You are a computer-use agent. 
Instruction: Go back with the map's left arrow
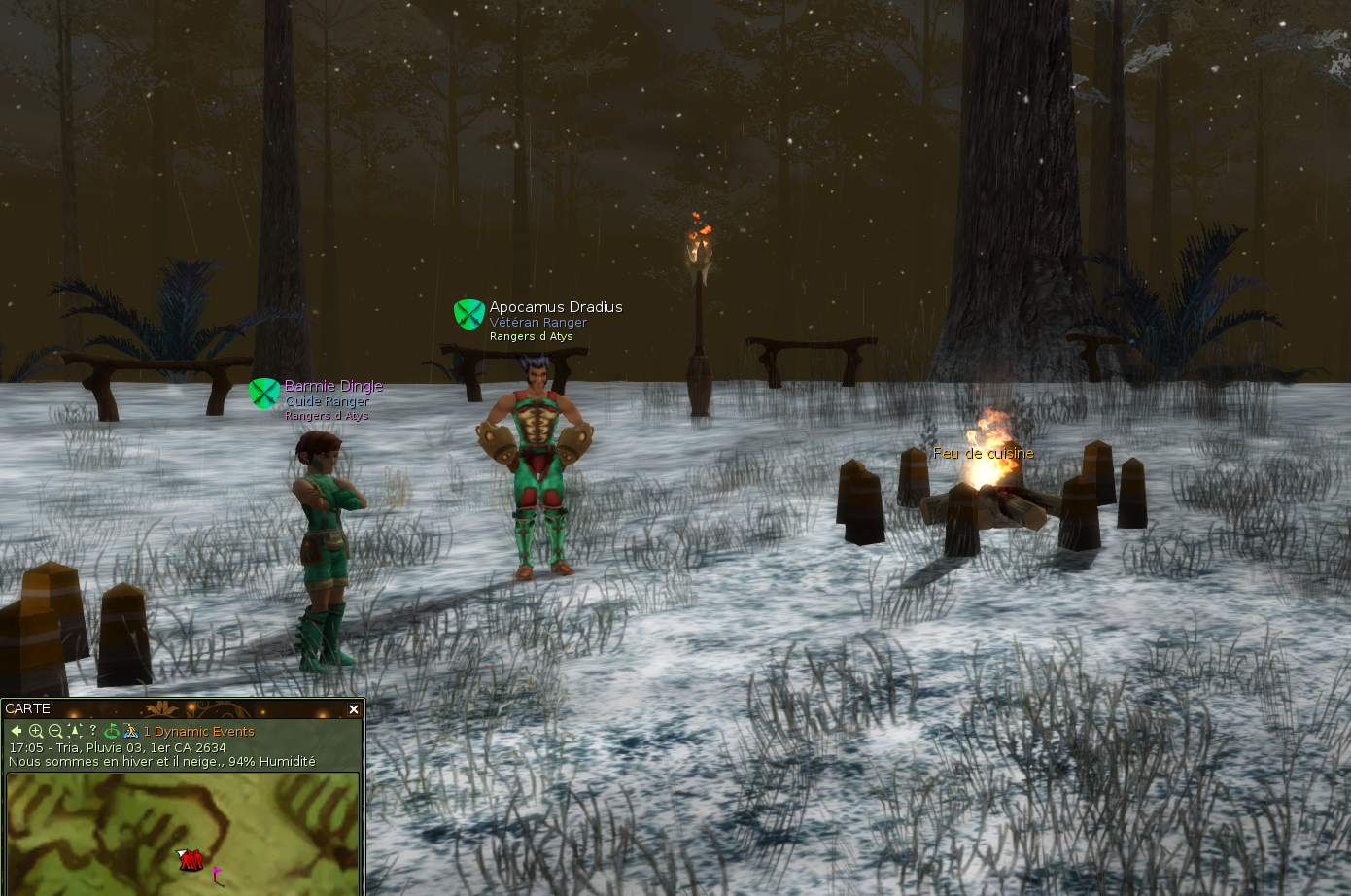17,731
